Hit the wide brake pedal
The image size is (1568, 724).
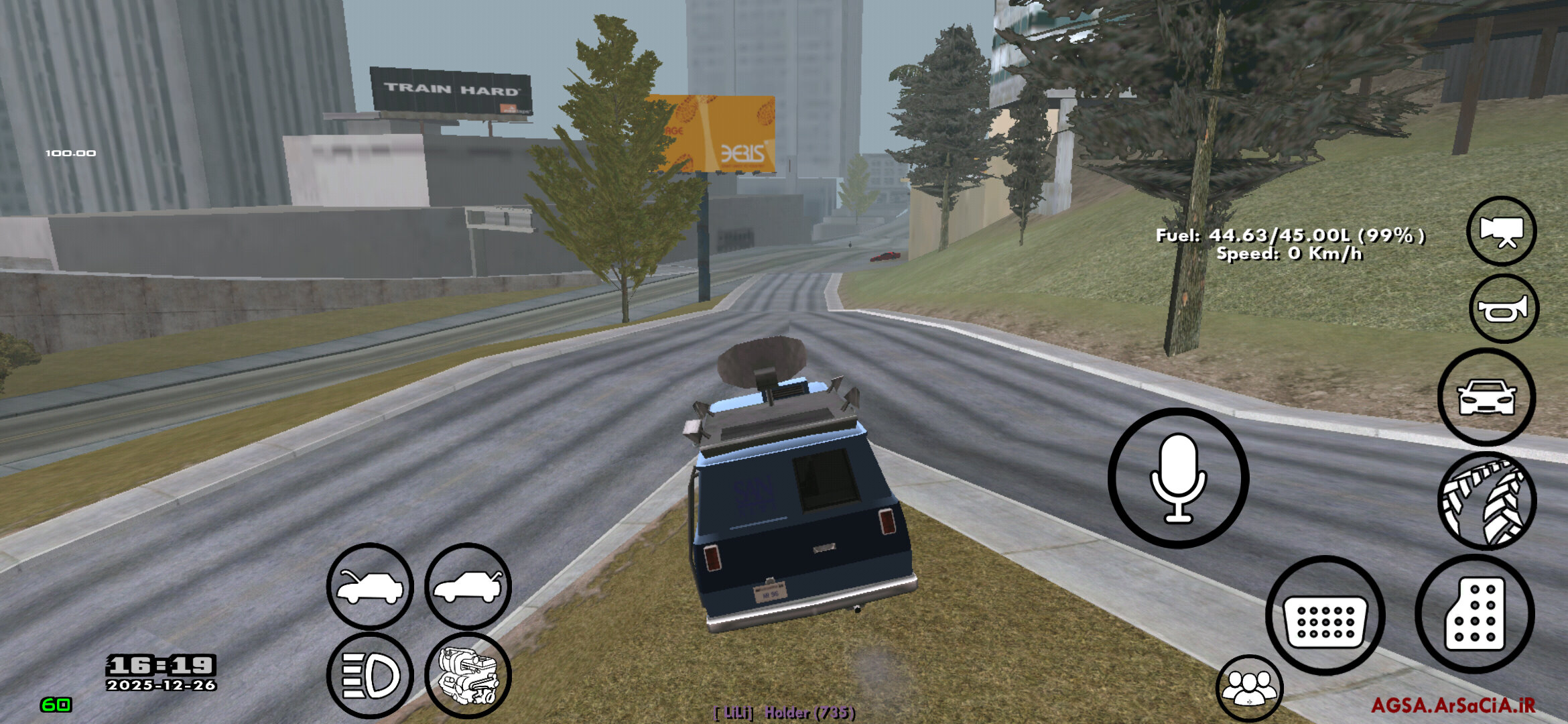tap(1325, 615)
